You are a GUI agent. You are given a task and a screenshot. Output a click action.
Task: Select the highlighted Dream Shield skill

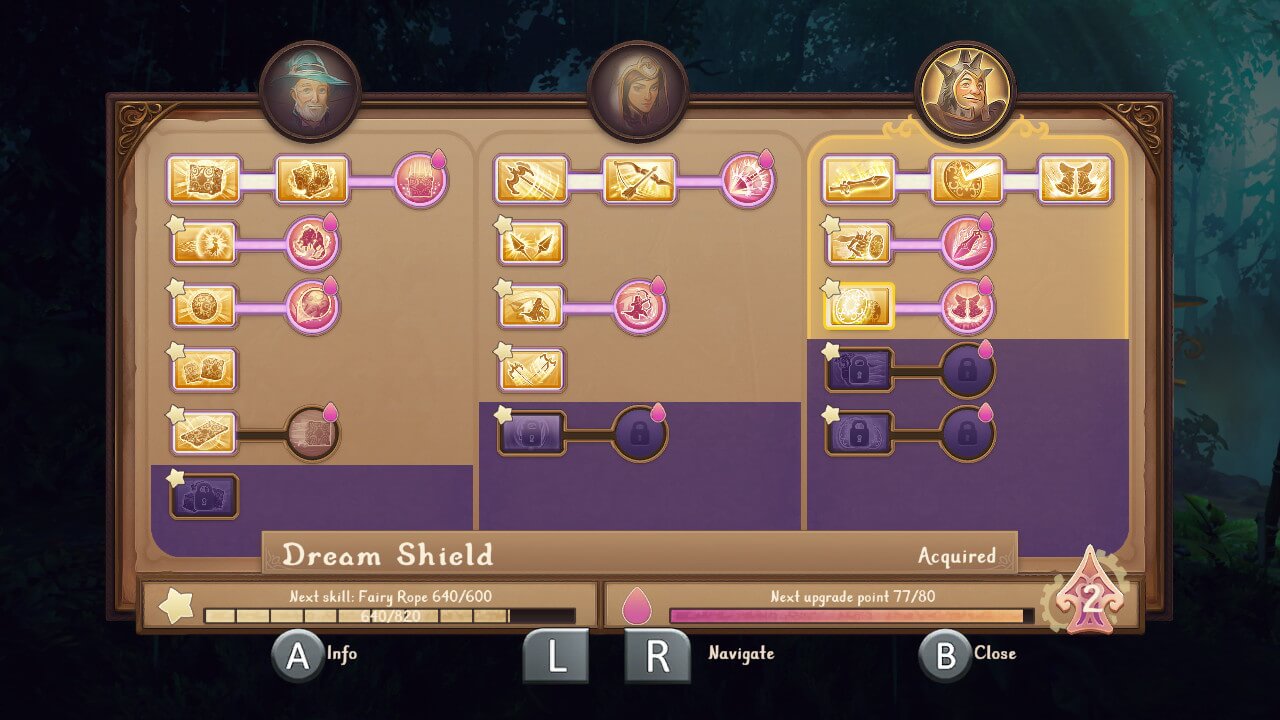click(859, 306)
